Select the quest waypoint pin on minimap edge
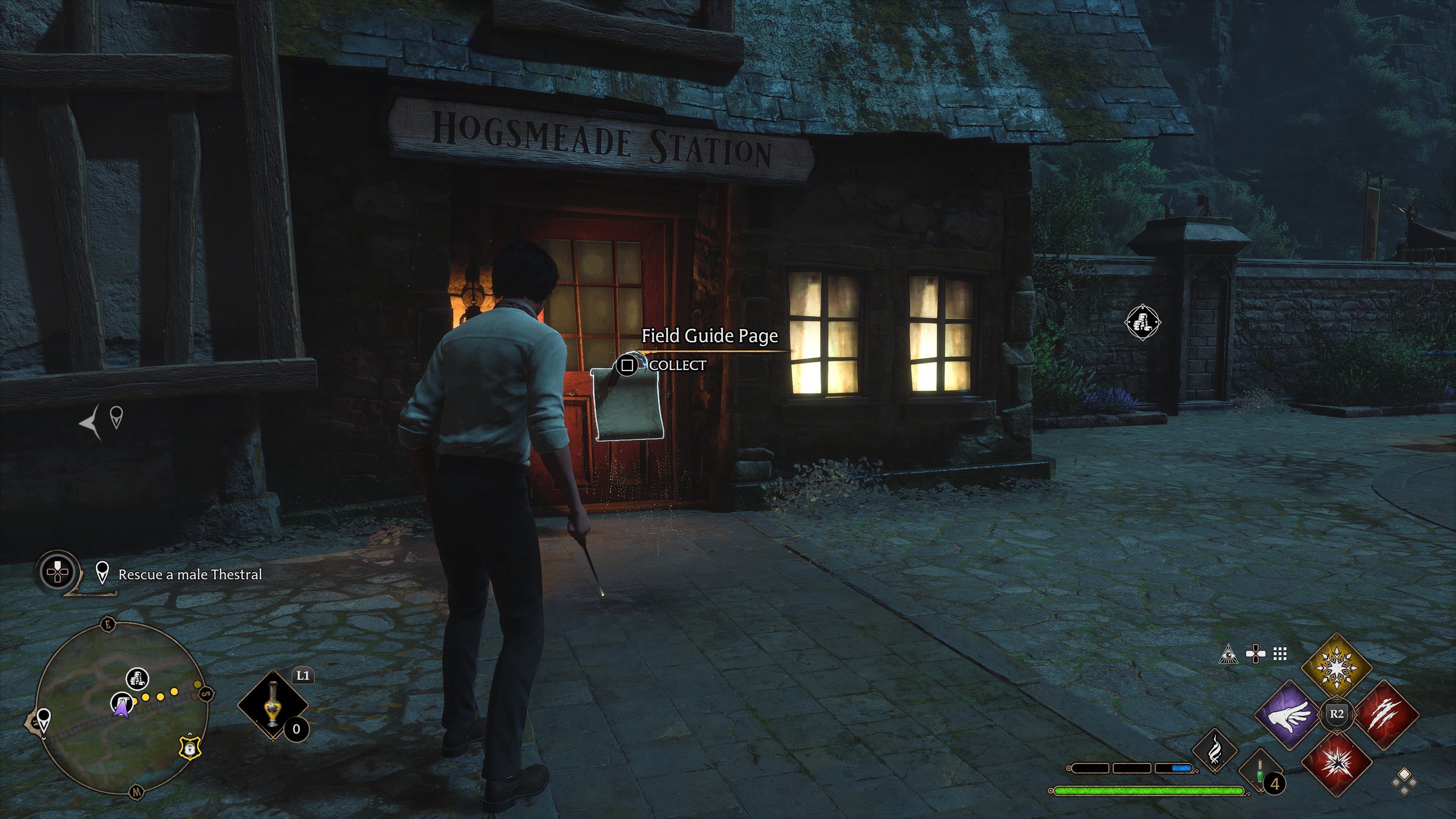The image size is (1456, 819). click(43, 720)
